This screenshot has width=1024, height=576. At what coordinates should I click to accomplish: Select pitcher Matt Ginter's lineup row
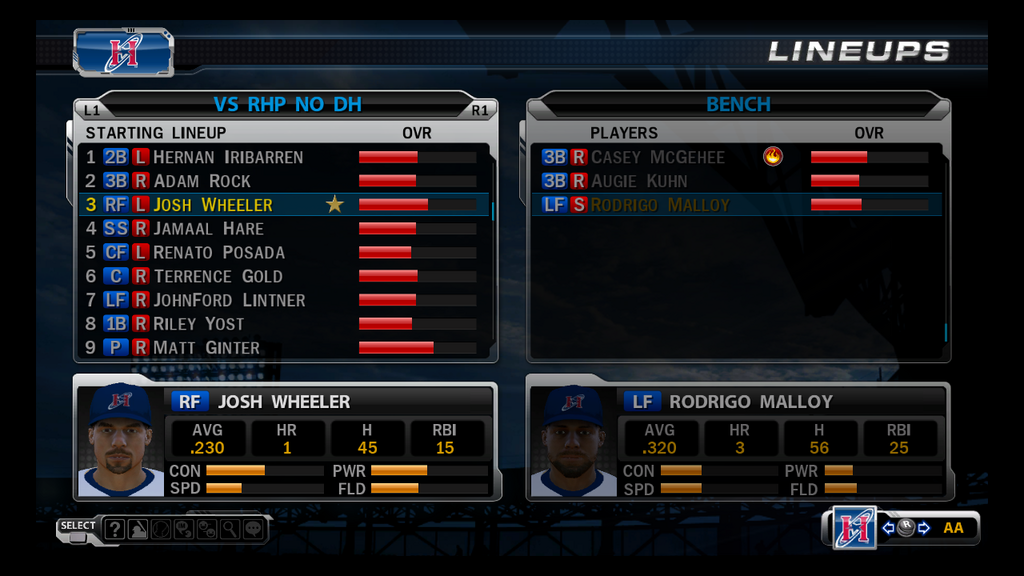pyautogui.click(x=206, y=348)
